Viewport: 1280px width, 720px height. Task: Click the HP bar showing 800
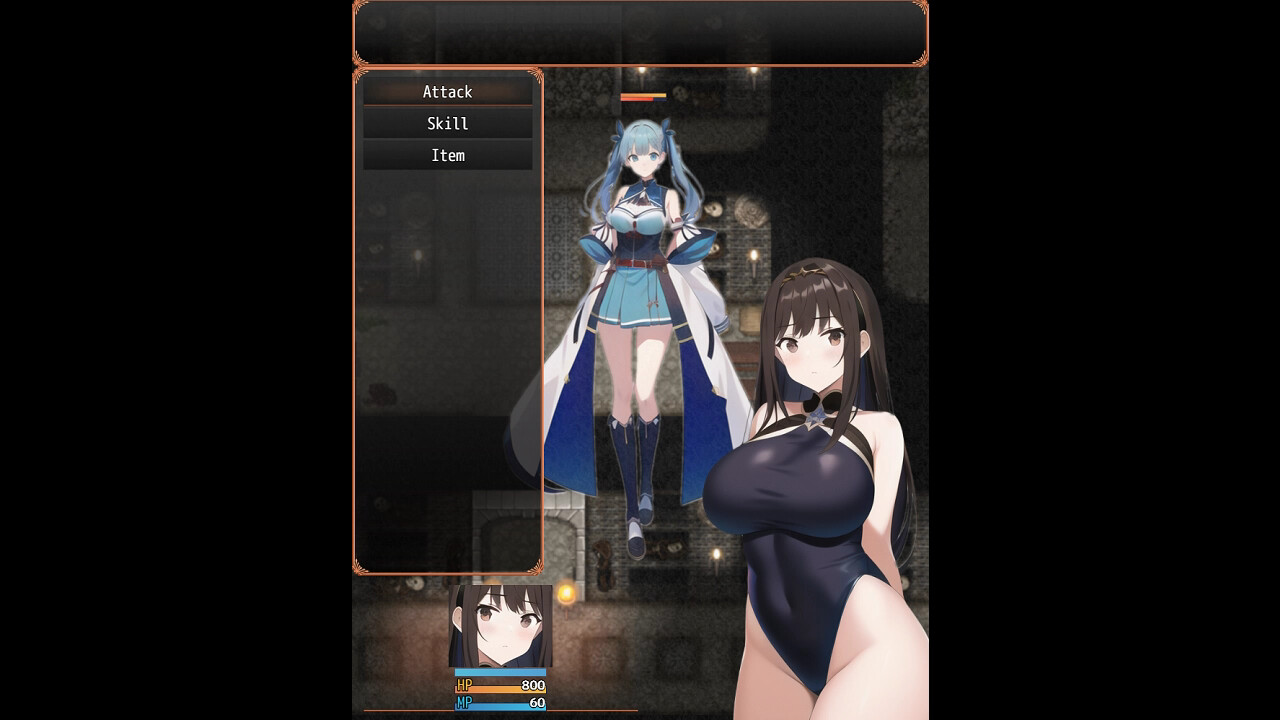(498, 686)
